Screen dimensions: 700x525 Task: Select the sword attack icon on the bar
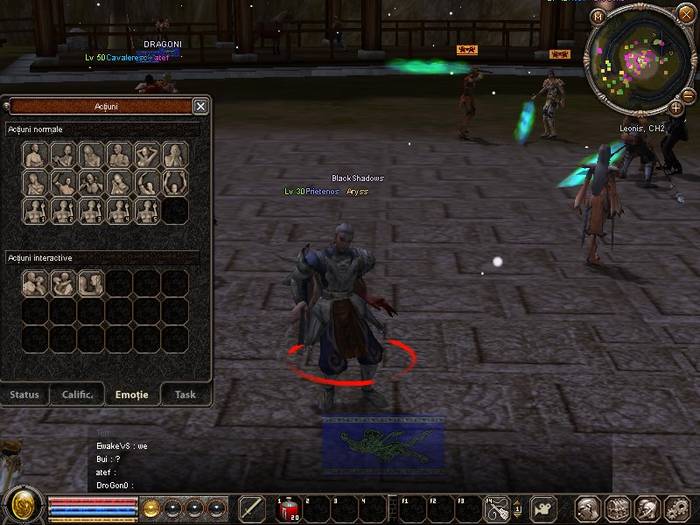coord(252,508)
